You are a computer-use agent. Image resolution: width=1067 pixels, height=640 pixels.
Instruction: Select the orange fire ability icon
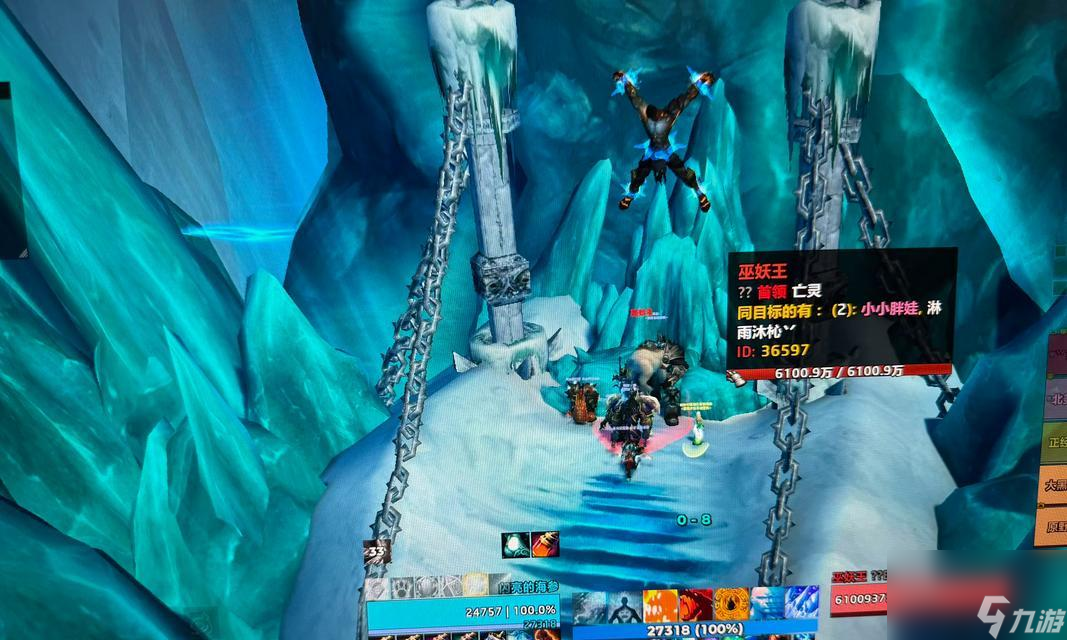[x=660, y=605]
